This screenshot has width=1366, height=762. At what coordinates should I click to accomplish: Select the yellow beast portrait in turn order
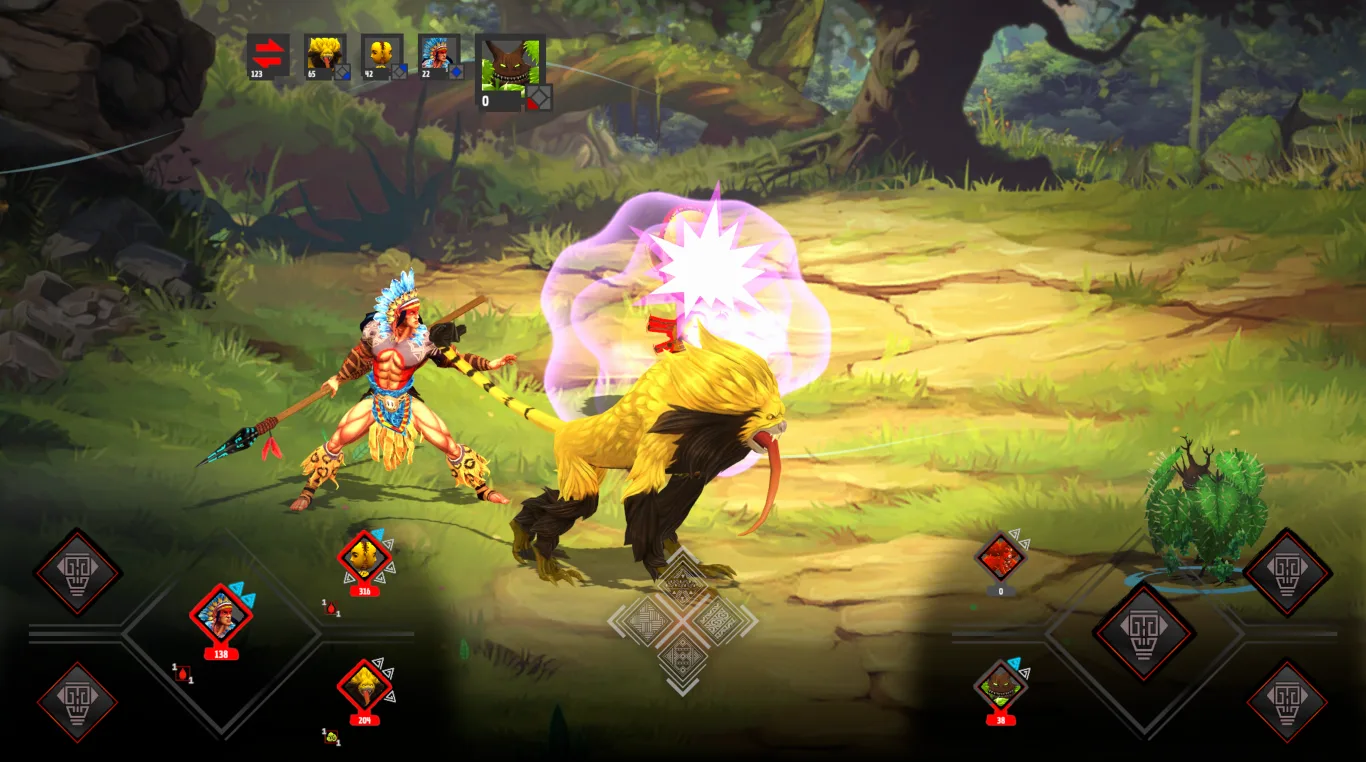pos(325,52)
